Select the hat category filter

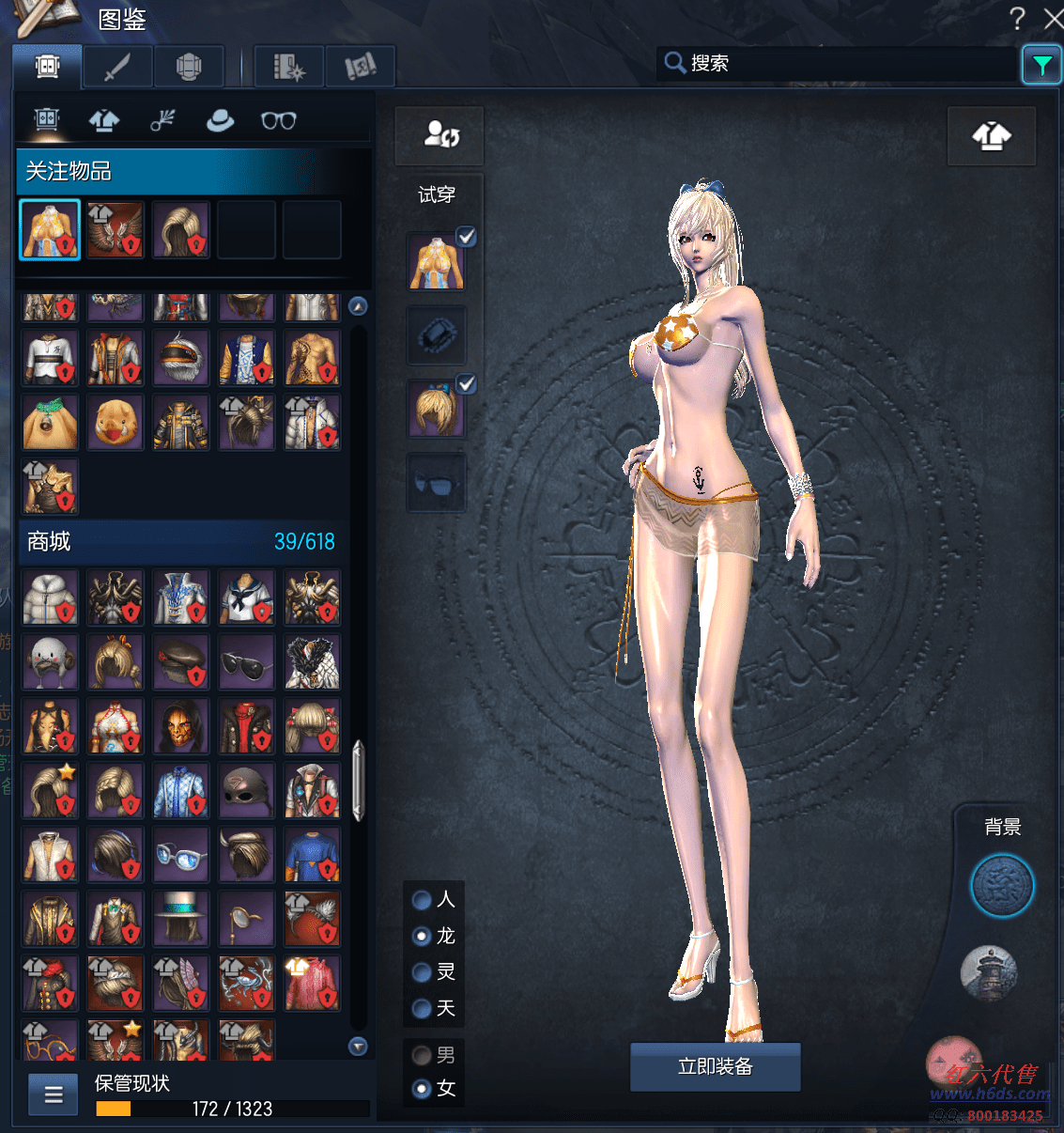[220, 120]
